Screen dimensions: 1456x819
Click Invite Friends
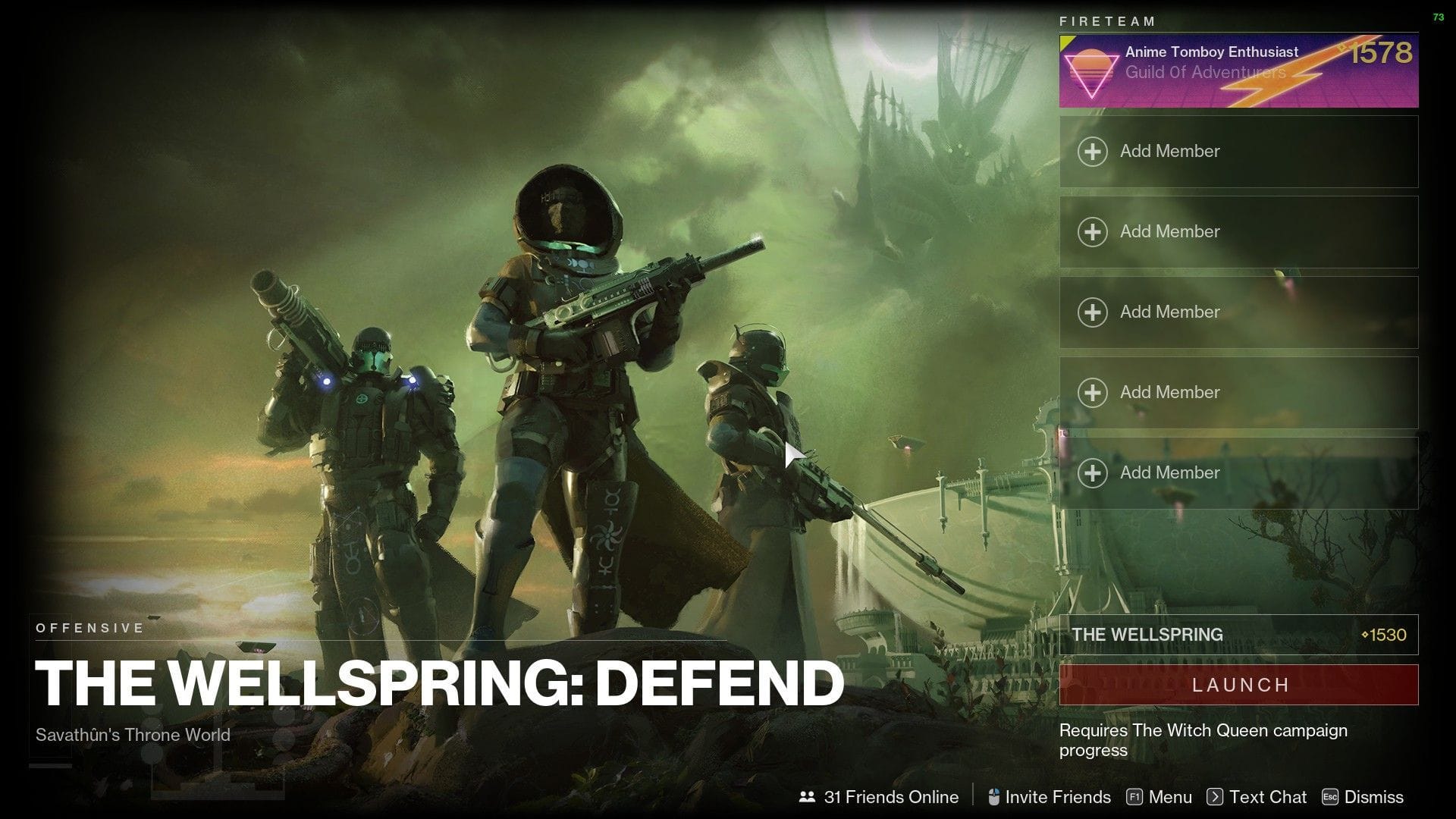pos(1058,797)
